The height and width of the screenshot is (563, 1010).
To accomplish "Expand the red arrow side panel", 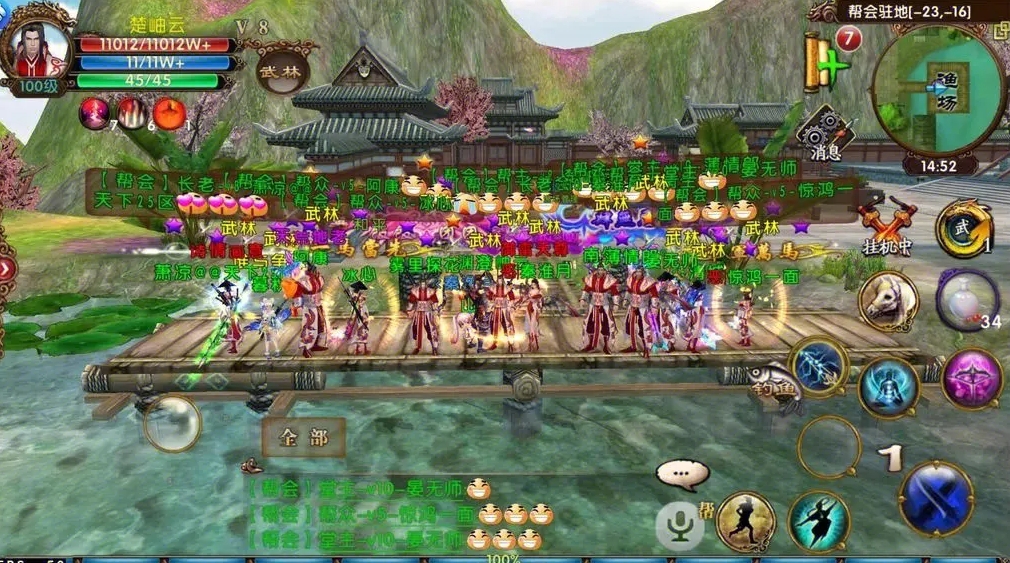I will (x=6, y=268).
